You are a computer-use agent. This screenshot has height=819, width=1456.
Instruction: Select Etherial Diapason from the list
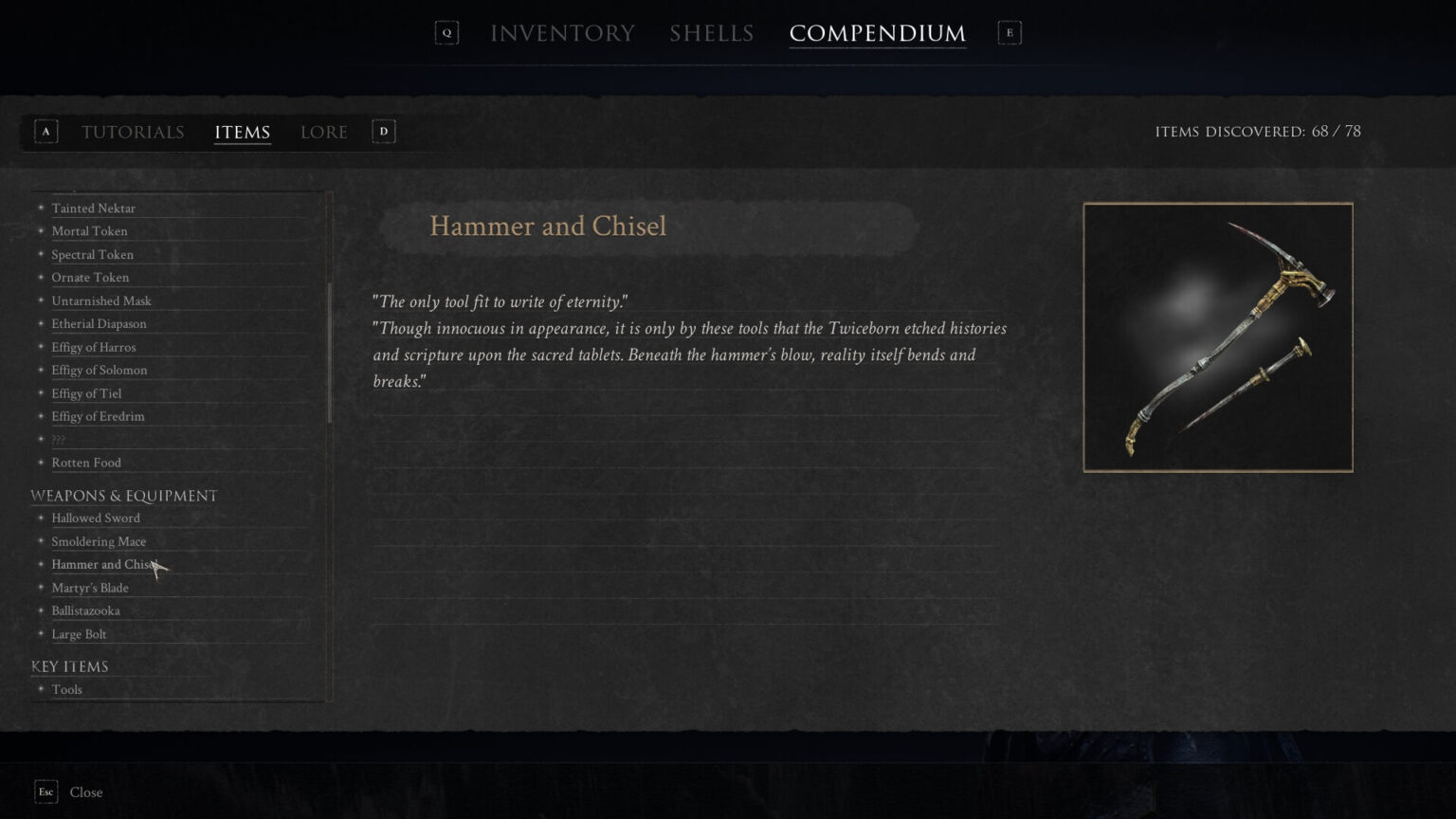[99, 324]
